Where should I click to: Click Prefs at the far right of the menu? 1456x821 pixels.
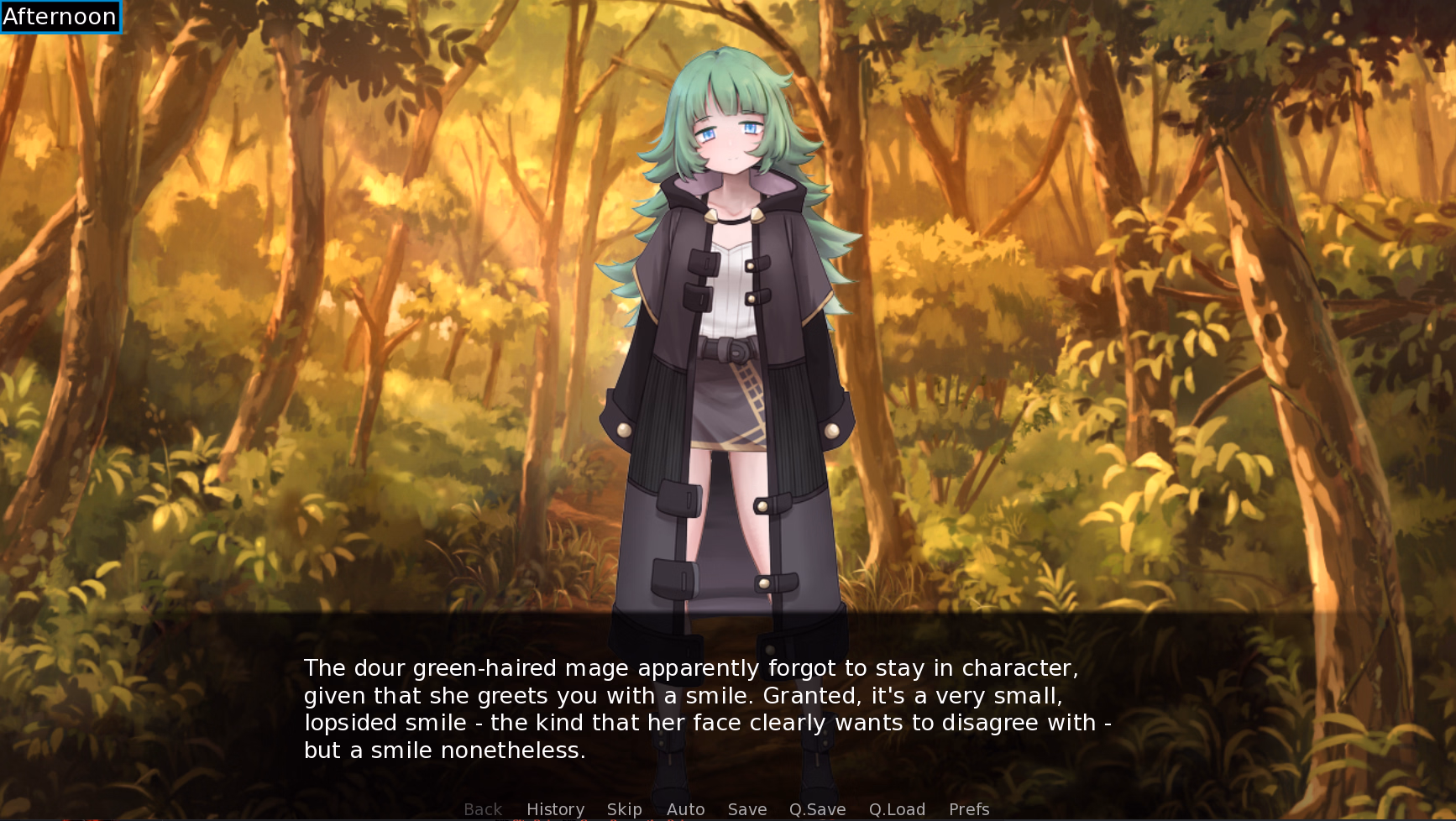(968, 808)
